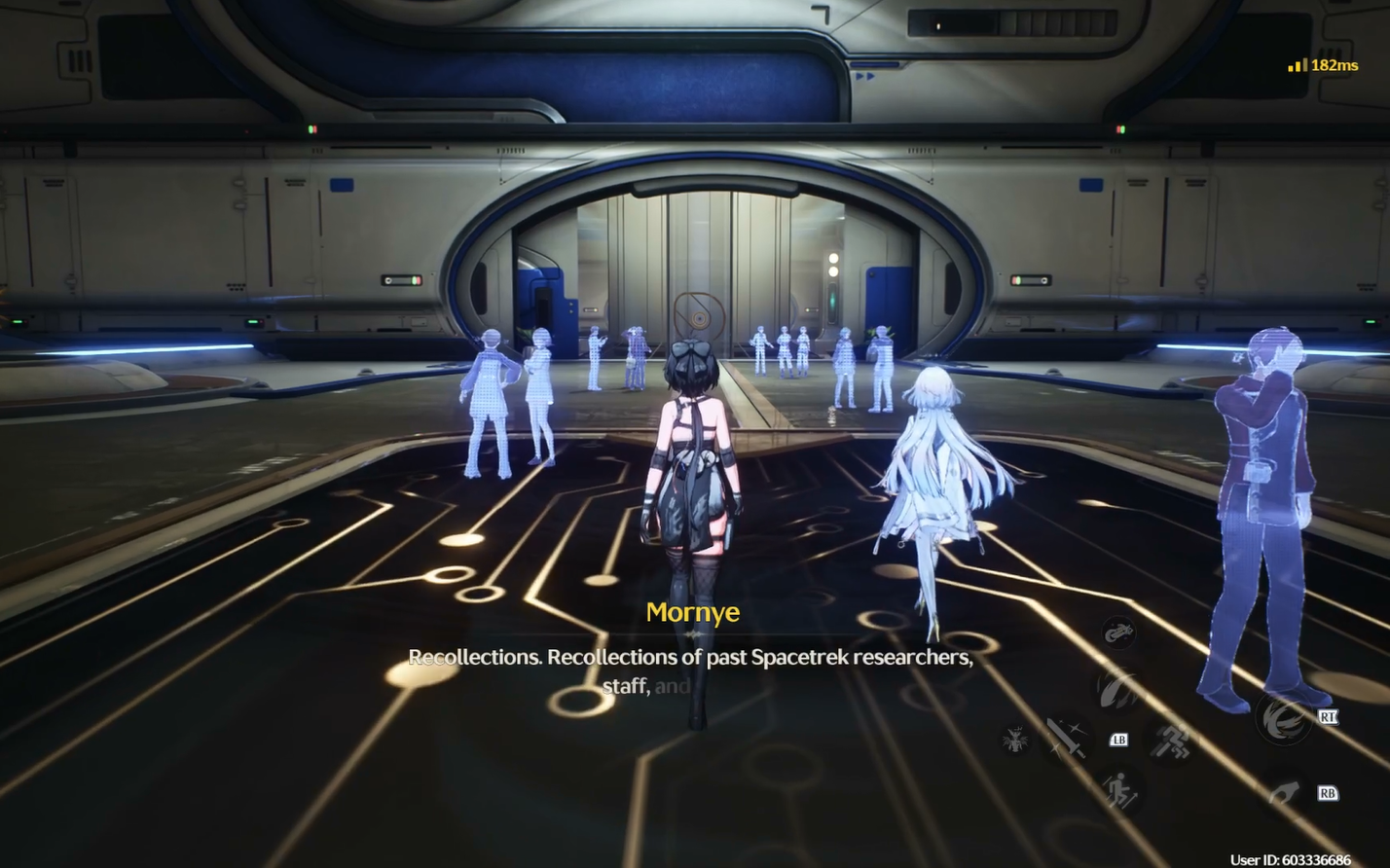Click the 182ms ping indicator
Viewport: 1390px width, 868px height.
[x=1335, y=66]
